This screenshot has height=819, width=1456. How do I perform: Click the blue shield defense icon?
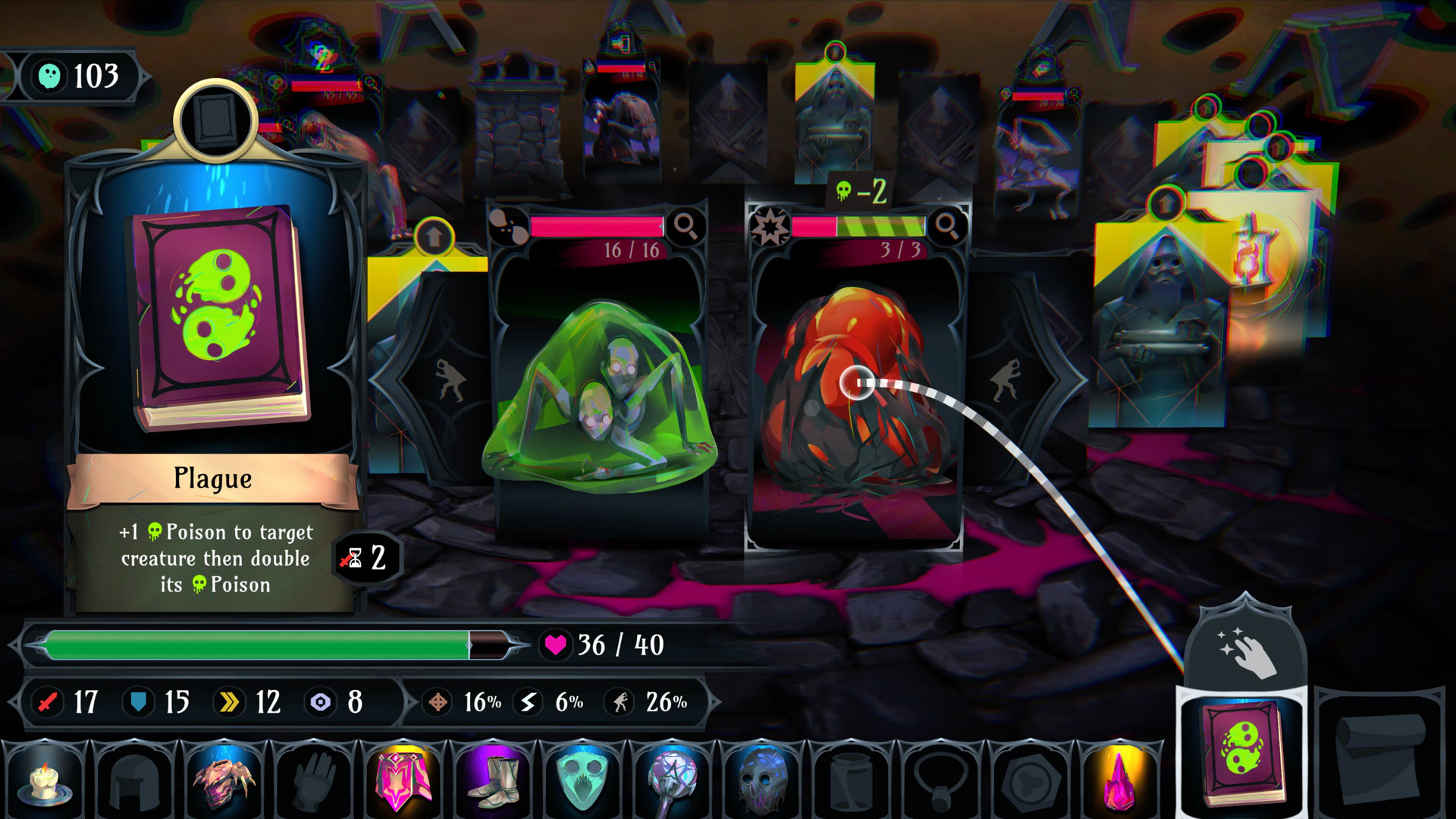pyautogui.click(x=140, y=702)
